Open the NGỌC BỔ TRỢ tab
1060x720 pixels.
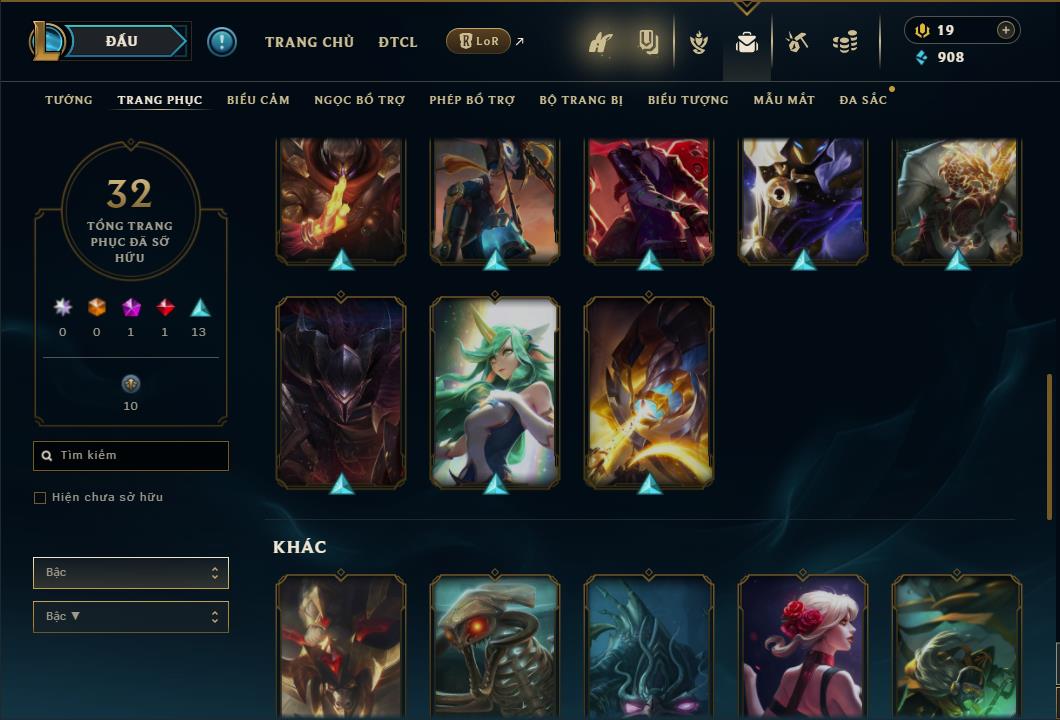pos(359,100)
